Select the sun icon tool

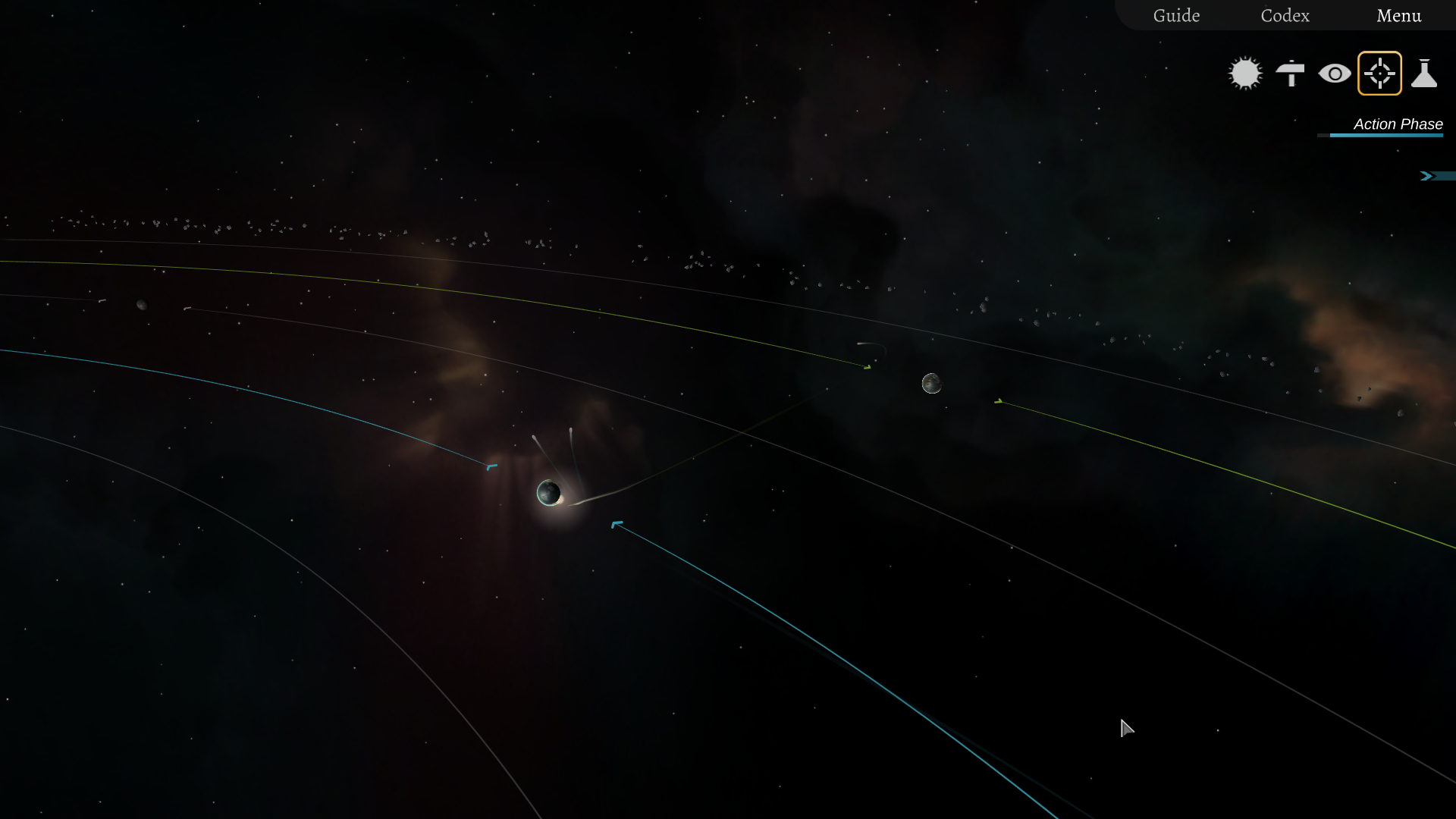click(1245, 74)
